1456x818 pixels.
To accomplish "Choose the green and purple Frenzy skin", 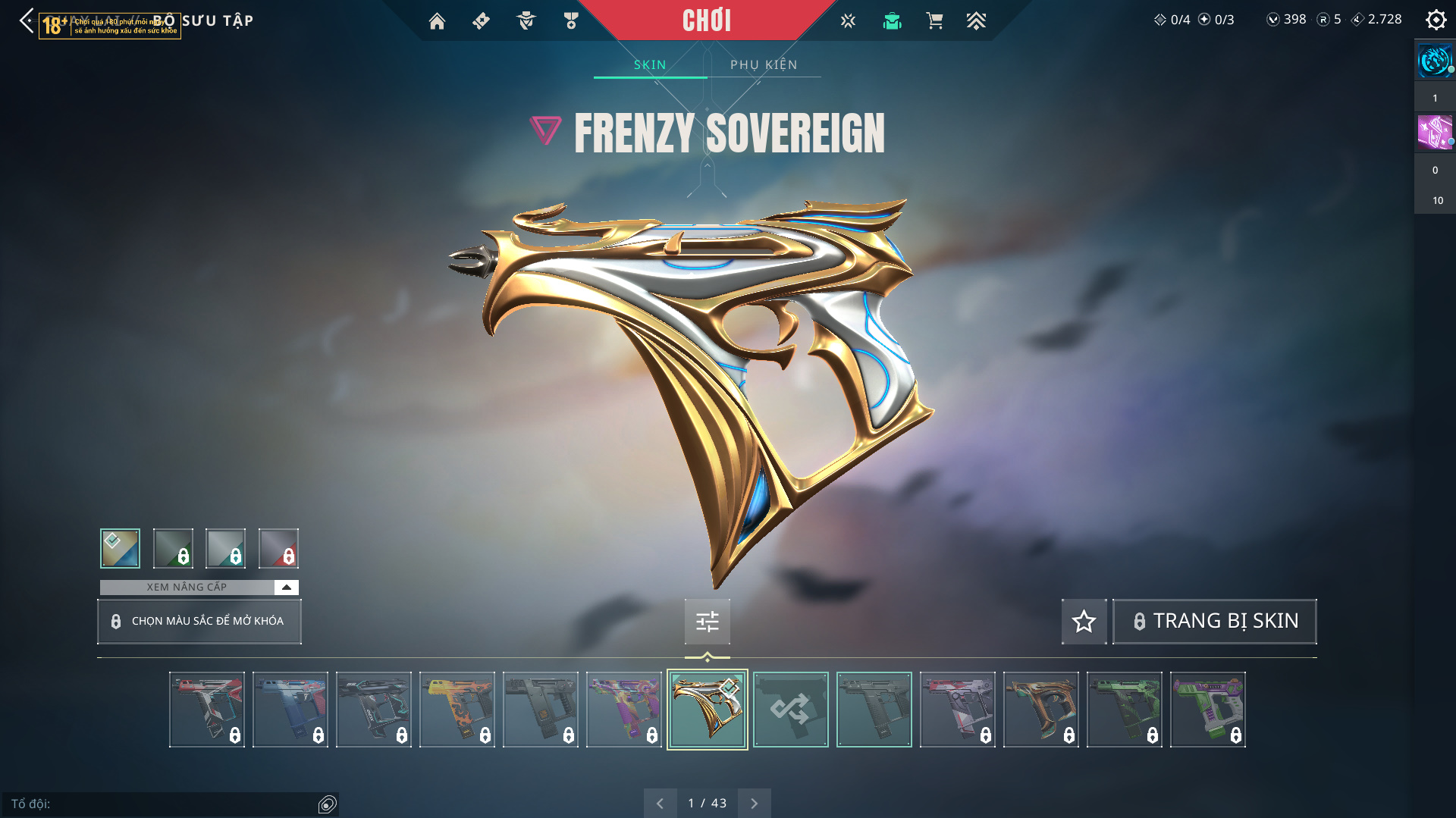I will (x=1207, y=710).
